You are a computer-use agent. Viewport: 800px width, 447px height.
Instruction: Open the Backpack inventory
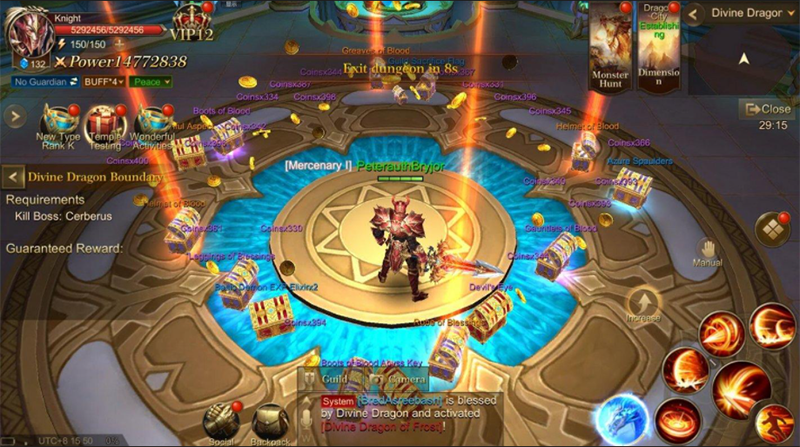tap(270, 423)
